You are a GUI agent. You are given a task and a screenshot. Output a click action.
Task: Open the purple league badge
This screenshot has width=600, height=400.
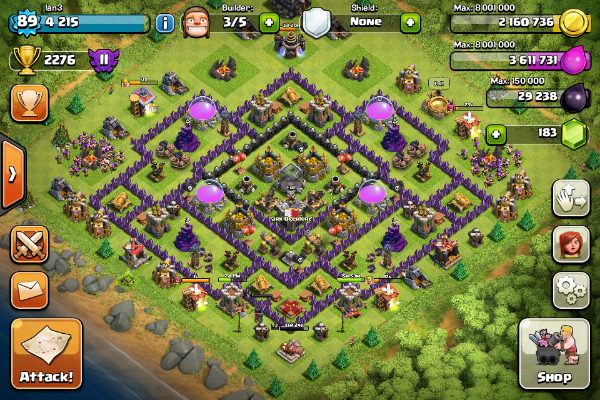(101, 61)
